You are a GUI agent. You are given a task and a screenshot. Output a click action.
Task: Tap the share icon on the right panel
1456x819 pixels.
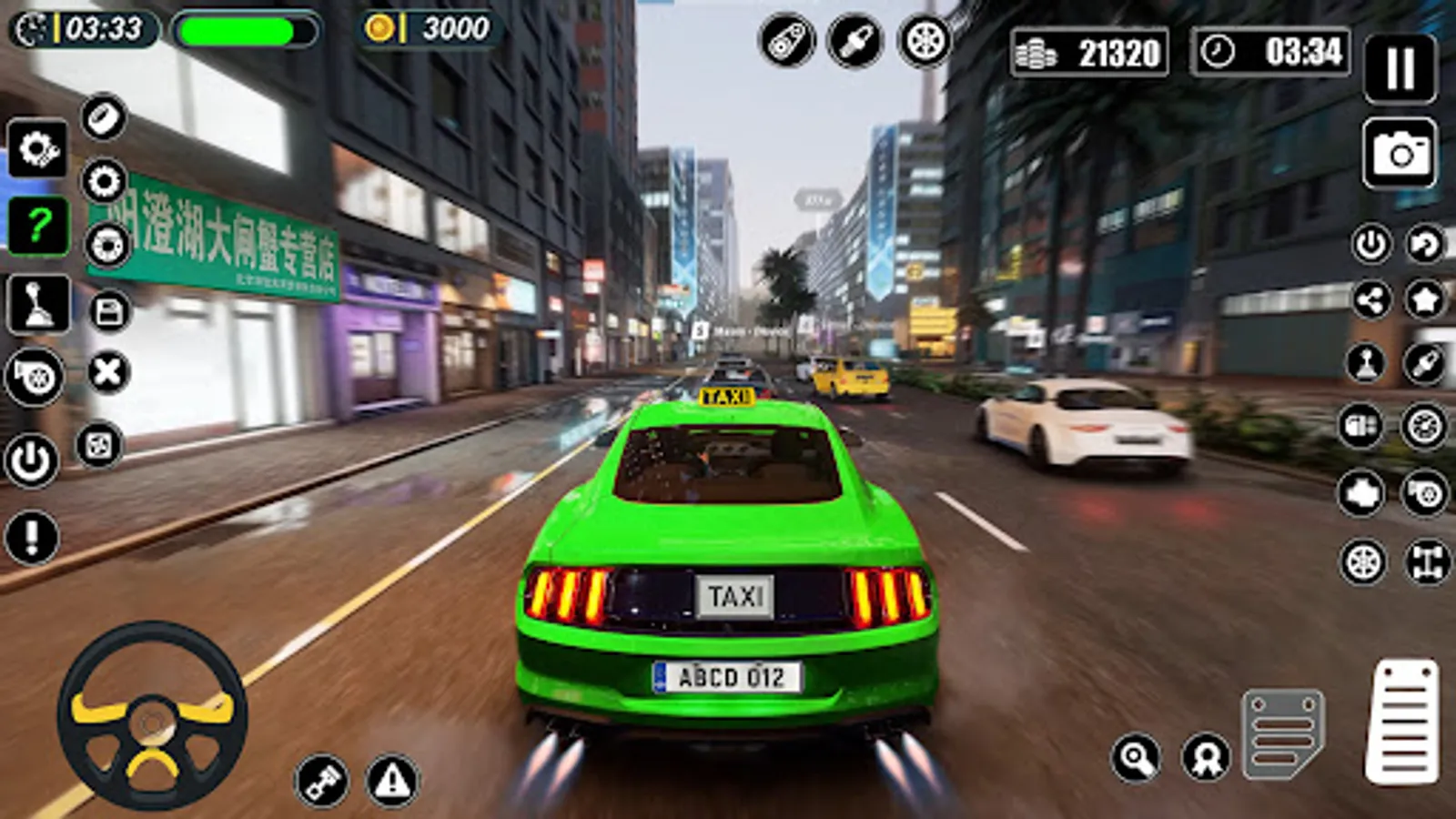pos(1370,299)
